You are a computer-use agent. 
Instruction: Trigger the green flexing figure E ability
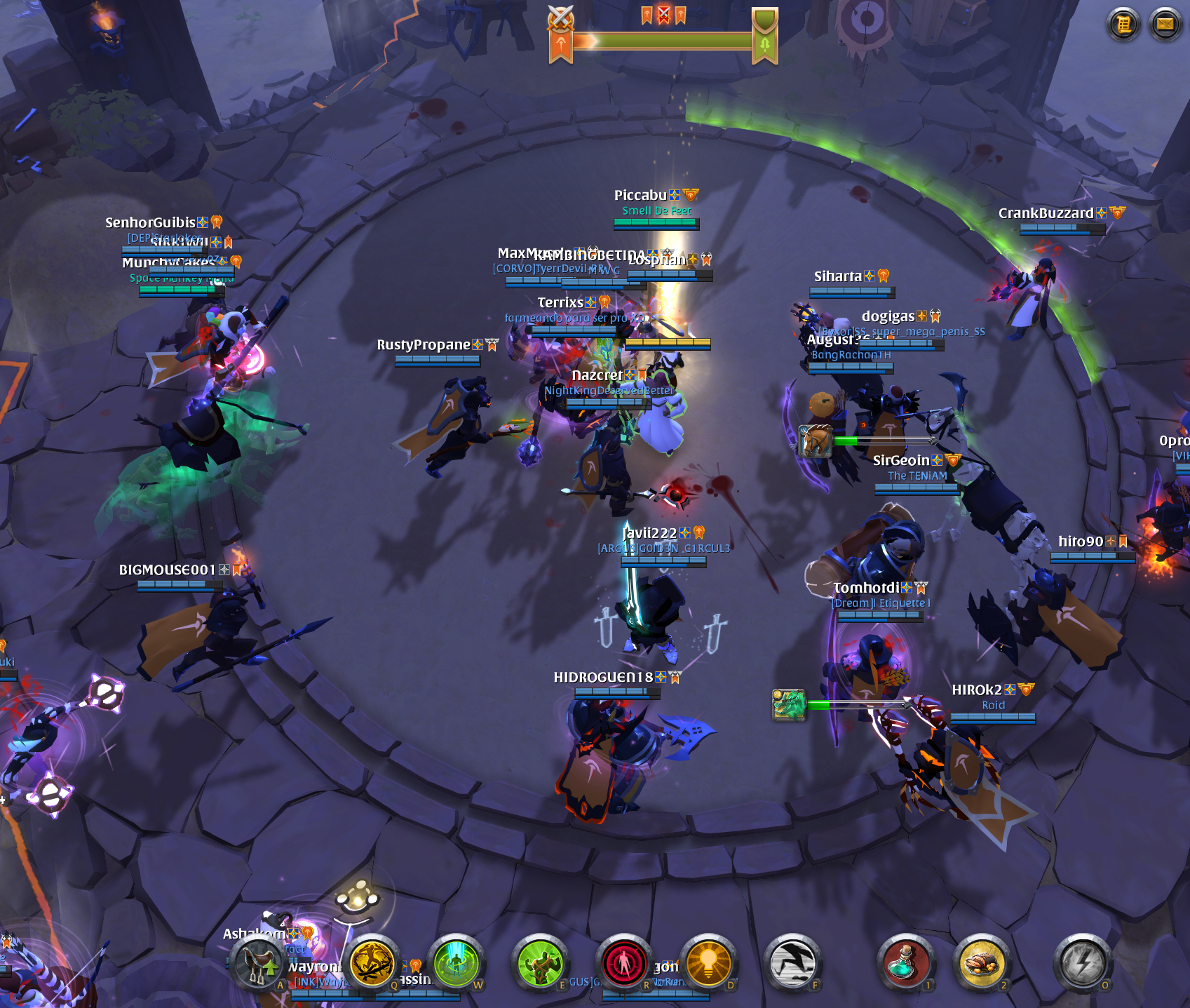540,962
